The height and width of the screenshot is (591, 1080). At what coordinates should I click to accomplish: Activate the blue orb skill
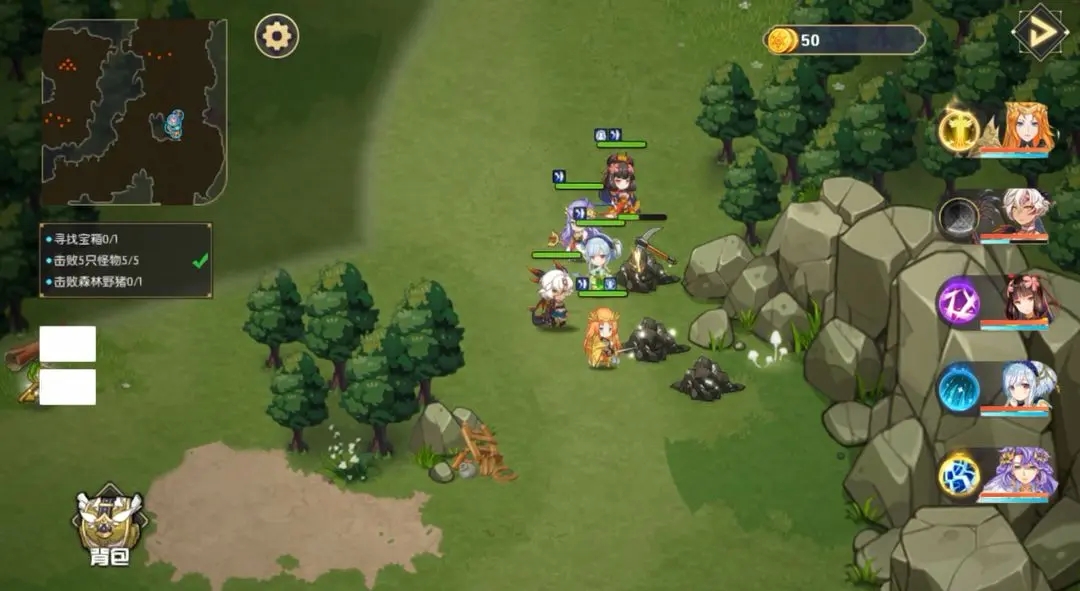(959, 387)
